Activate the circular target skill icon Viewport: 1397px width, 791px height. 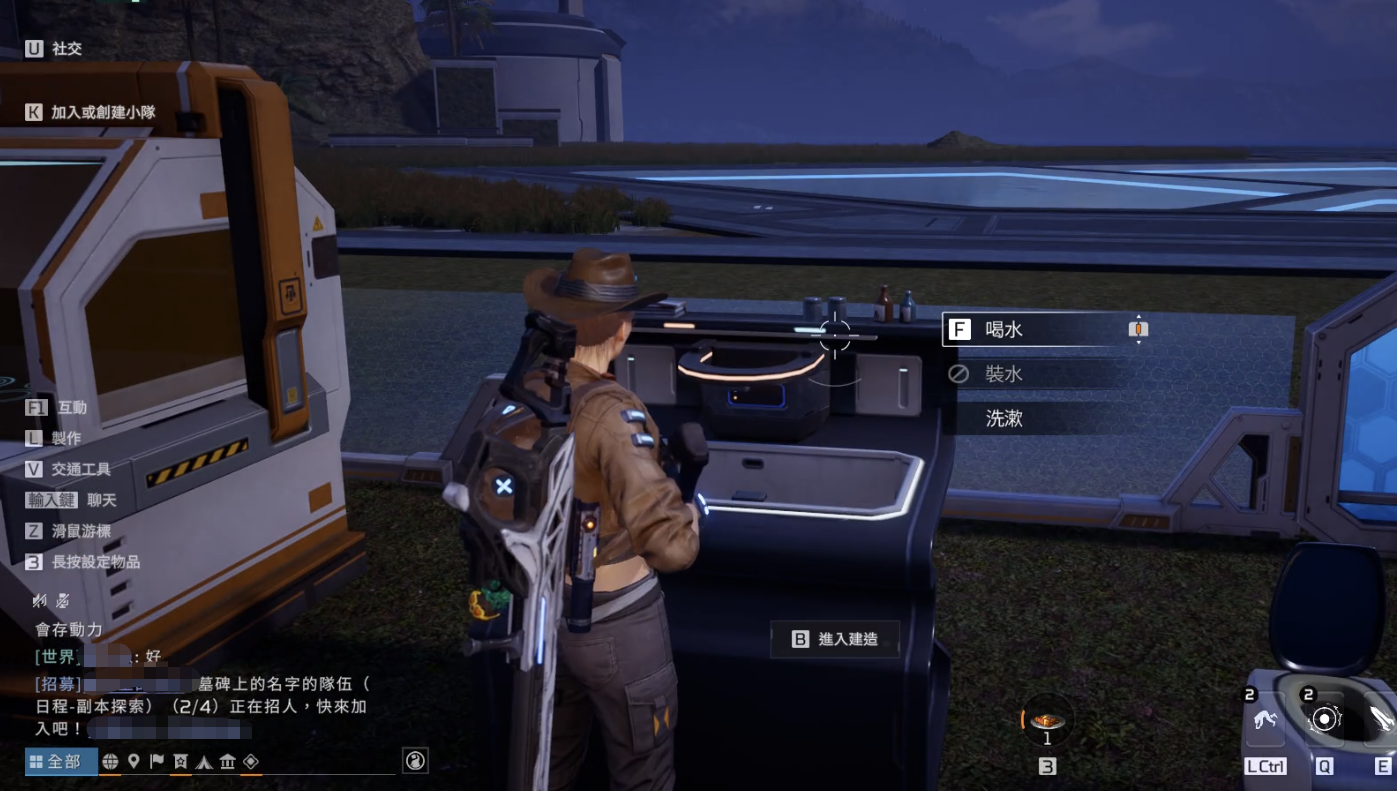(1324, 719)
